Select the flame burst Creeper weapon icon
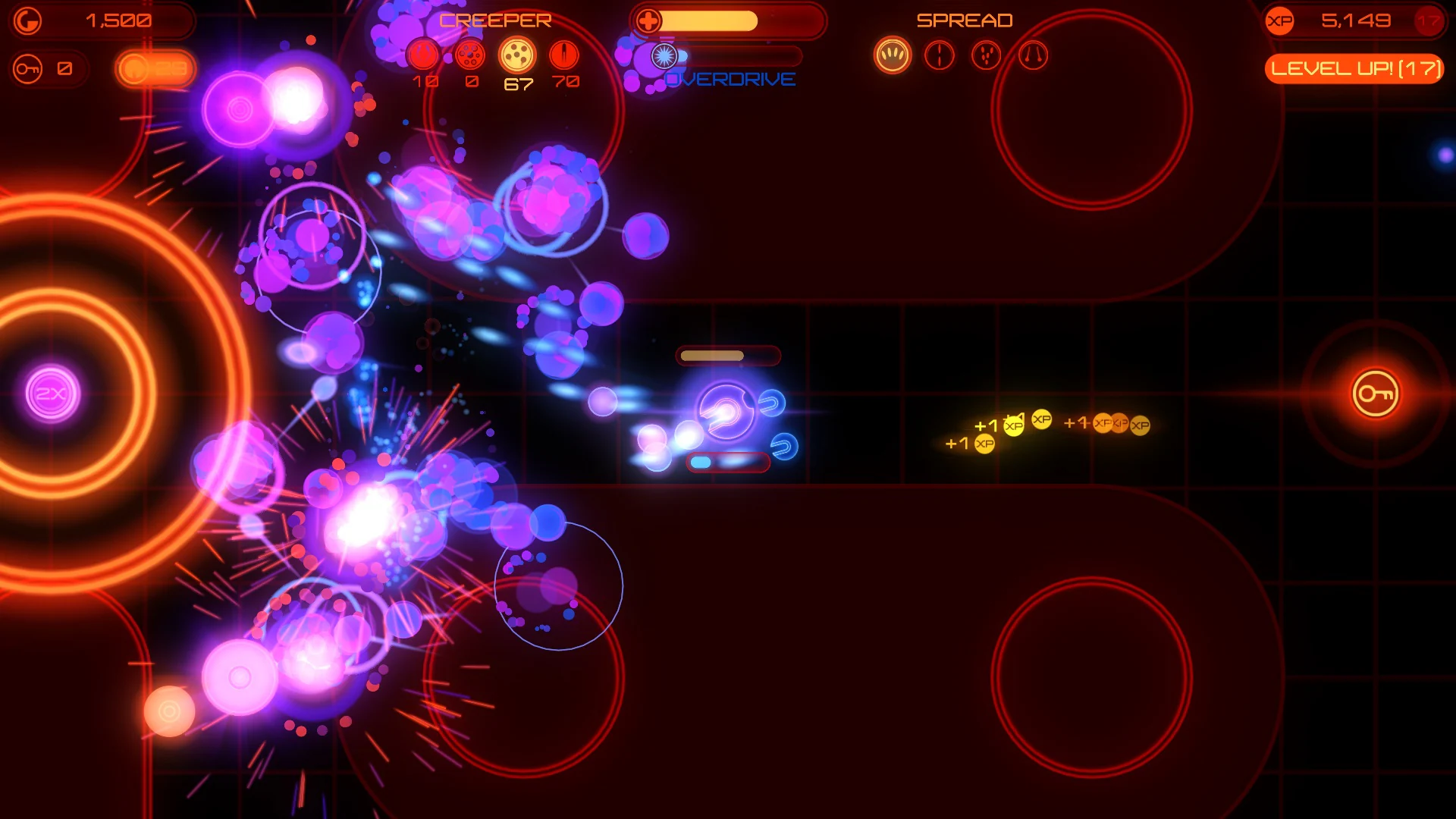This screenshot has width=1456, height=819. pos(423,55)
